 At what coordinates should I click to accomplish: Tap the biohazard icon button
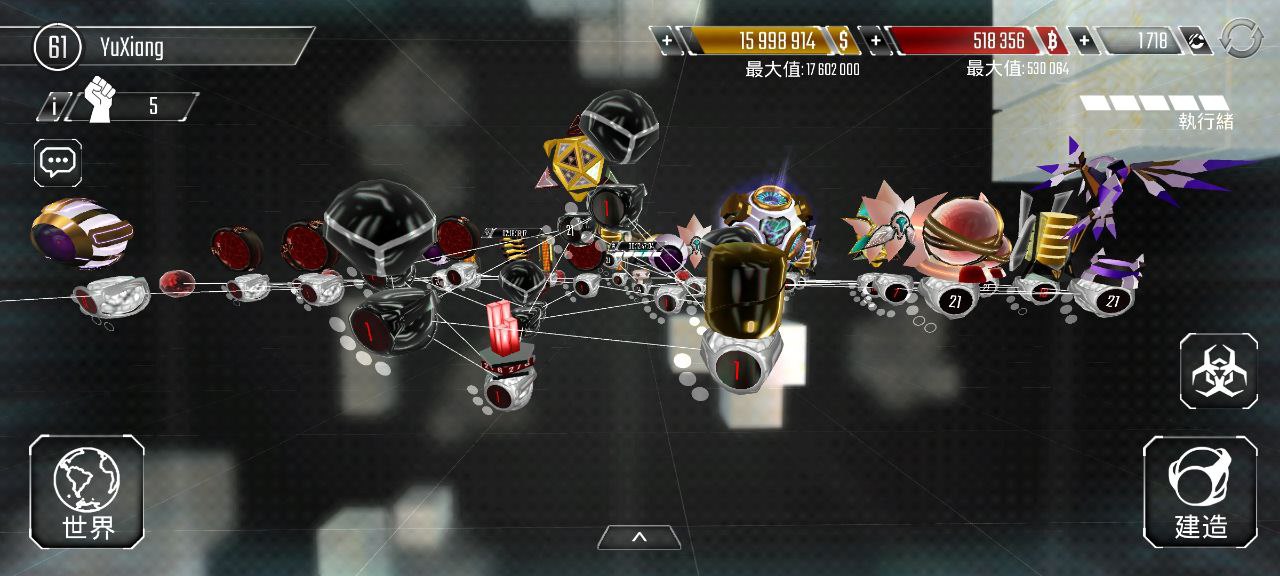[x=1218, y=371]
